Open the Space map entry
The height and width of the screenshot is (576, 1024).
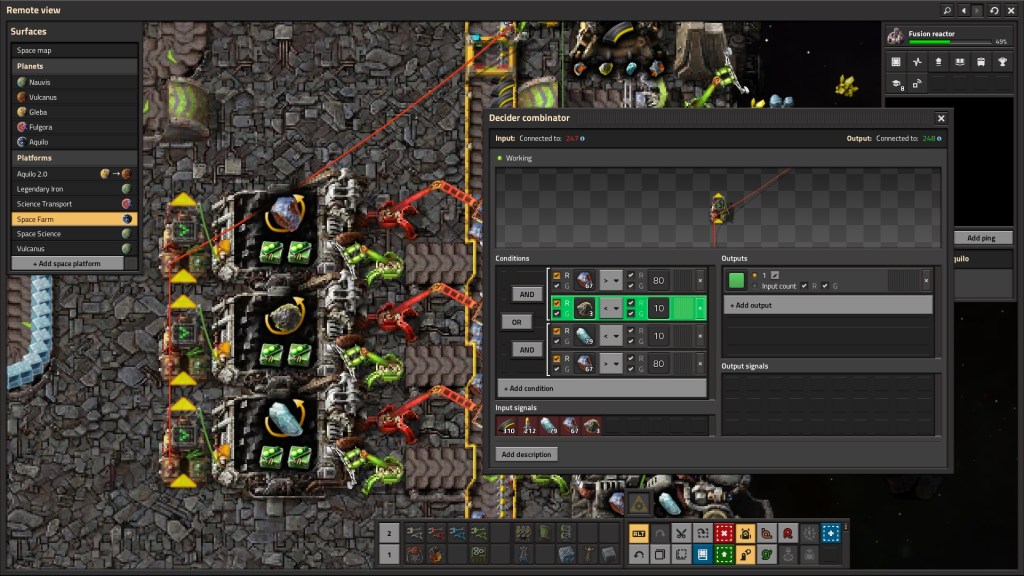click(x=35, y=50)
